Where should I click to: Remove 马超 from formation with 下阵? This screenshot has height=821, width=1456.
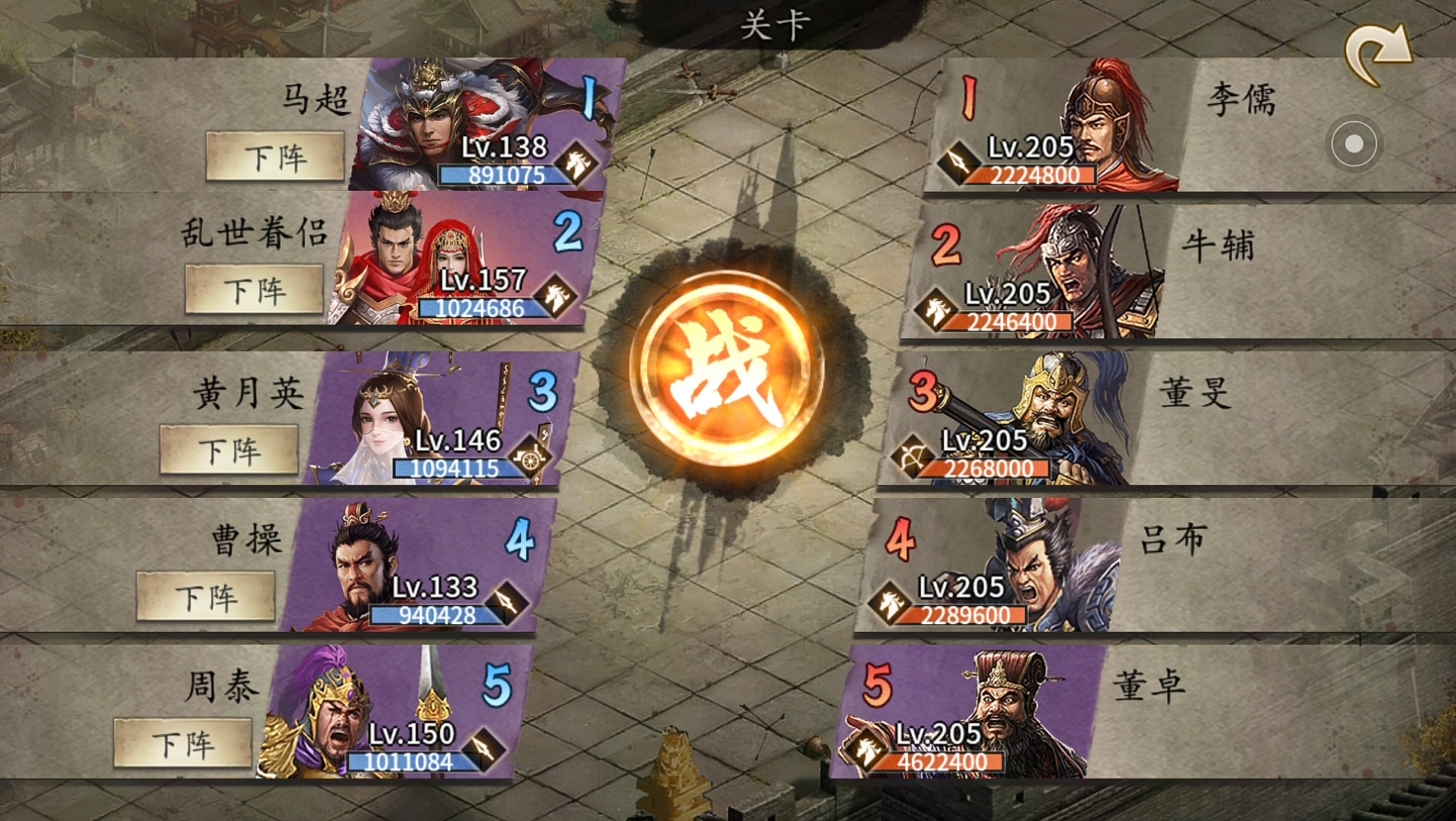[275, 157]
